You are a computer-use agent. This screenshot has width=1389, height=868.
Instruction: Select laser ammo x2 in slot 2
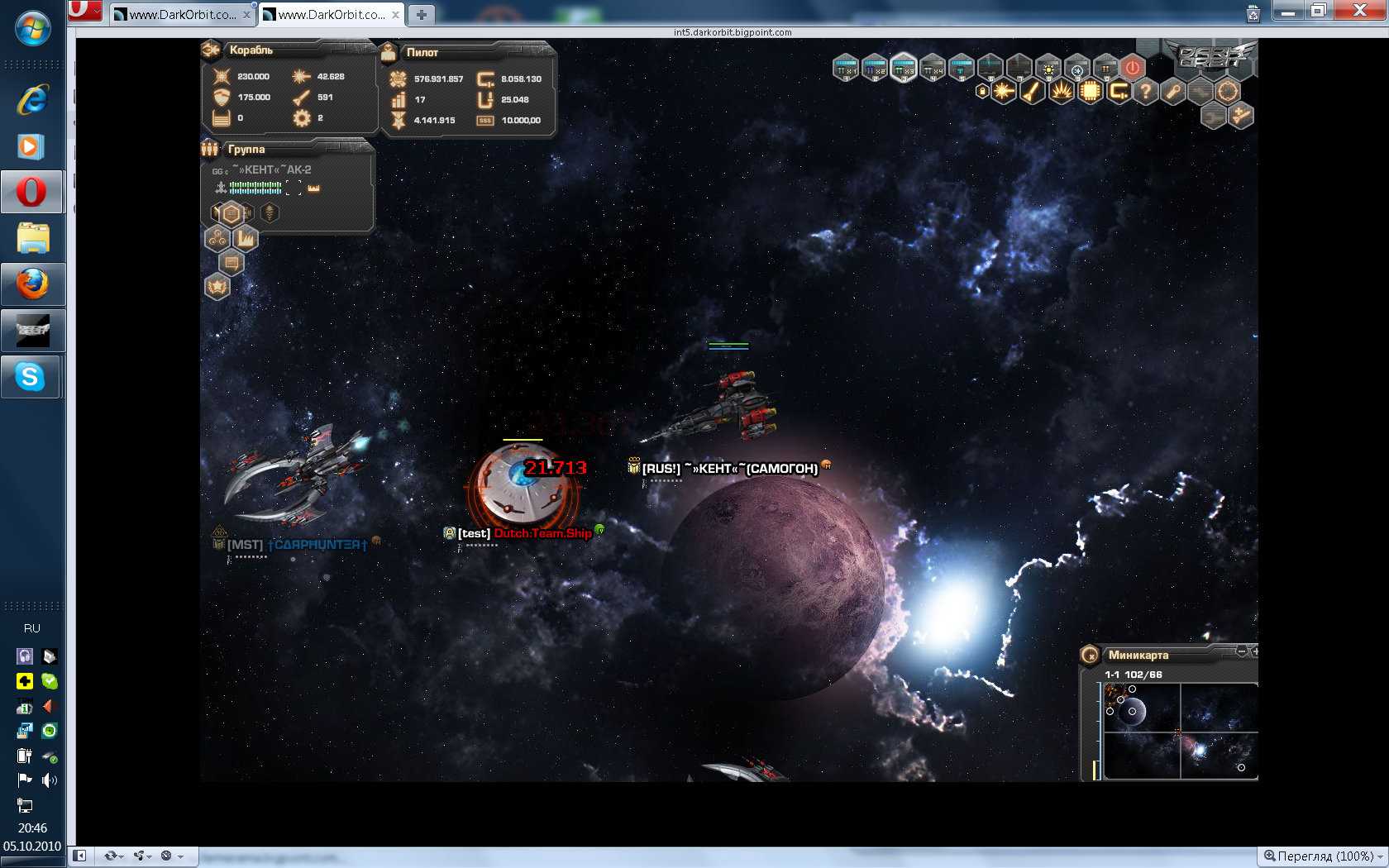(x=875, y=67)
